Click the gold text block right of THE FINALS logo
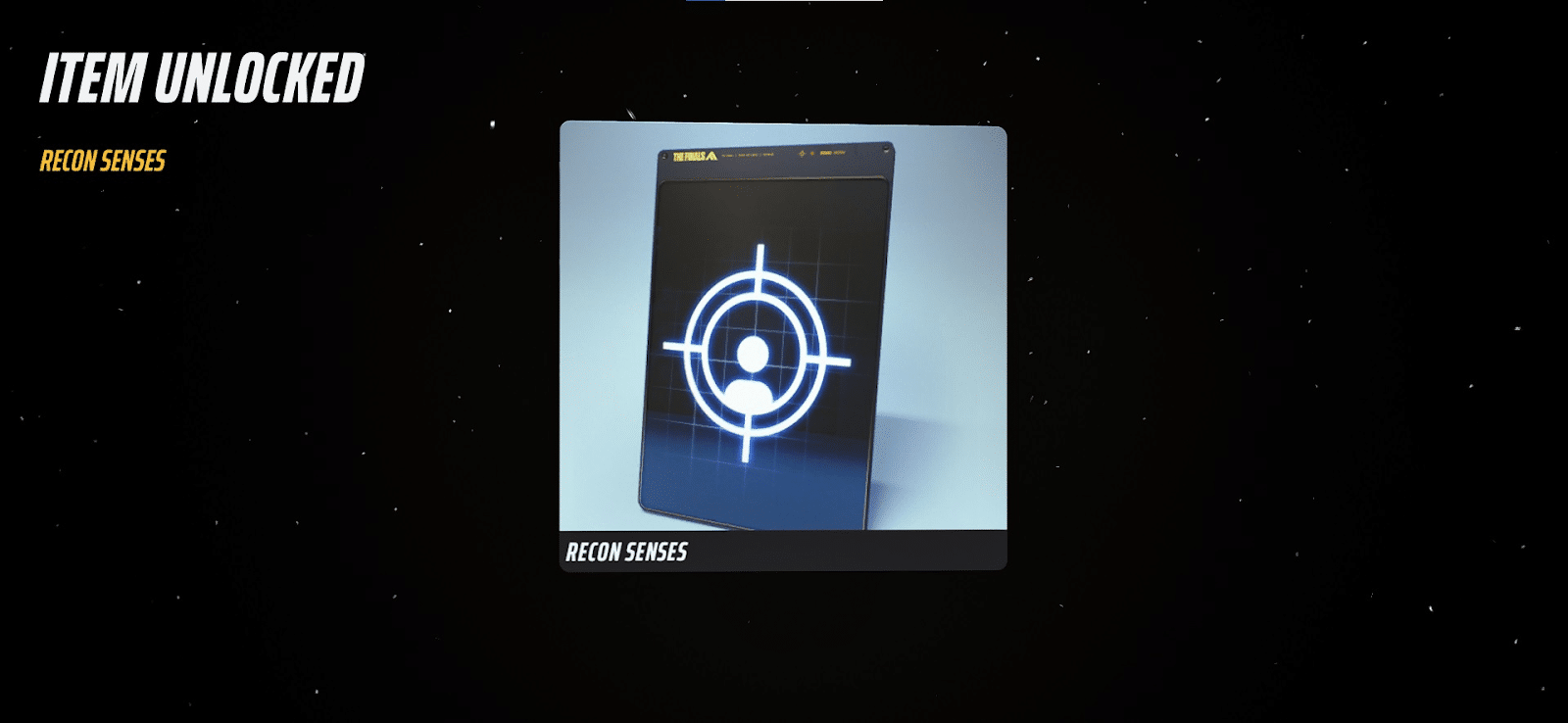 tap(748, 154)
